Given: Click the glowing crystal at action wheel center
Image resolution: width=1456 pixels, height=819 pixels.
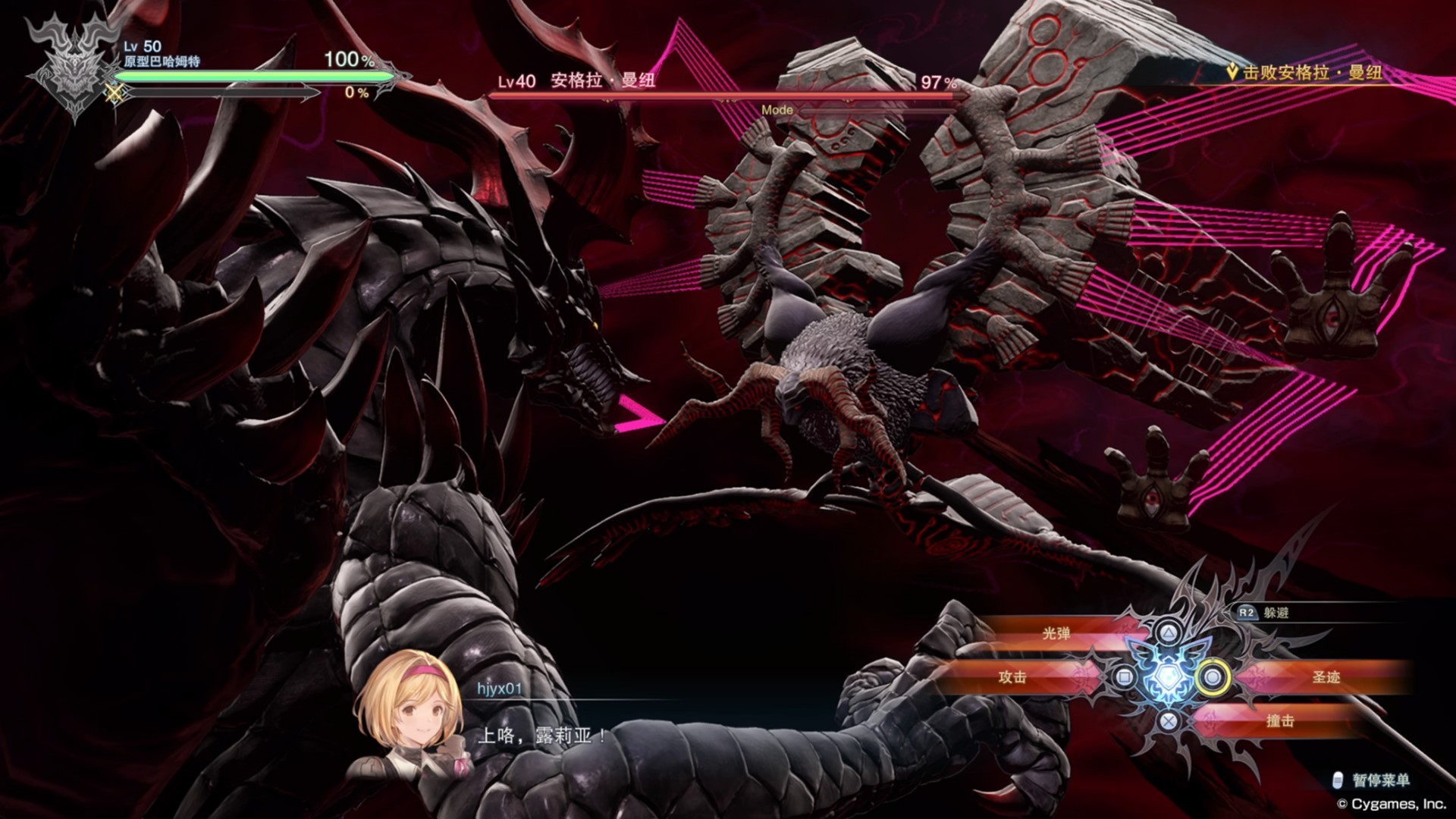Looking at the screenshot, I should [1167, 676].
